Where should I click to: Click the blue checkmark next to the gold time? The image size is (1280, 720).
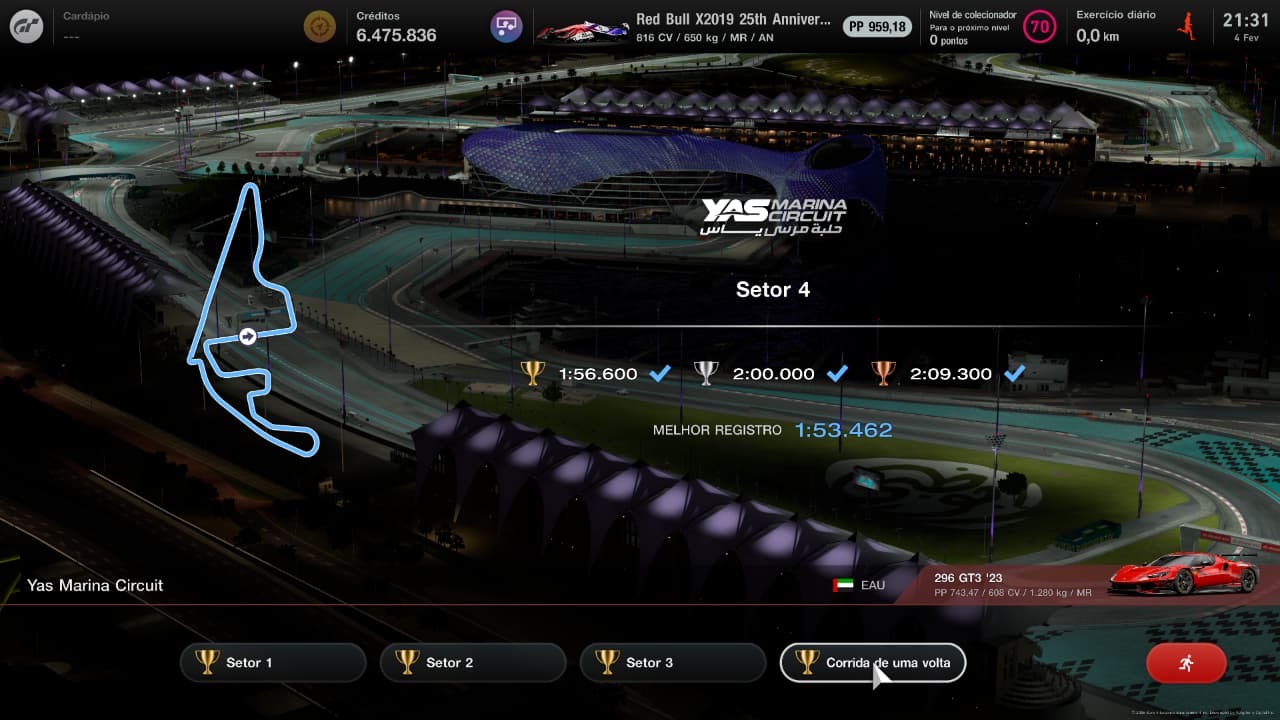point(659,373)
